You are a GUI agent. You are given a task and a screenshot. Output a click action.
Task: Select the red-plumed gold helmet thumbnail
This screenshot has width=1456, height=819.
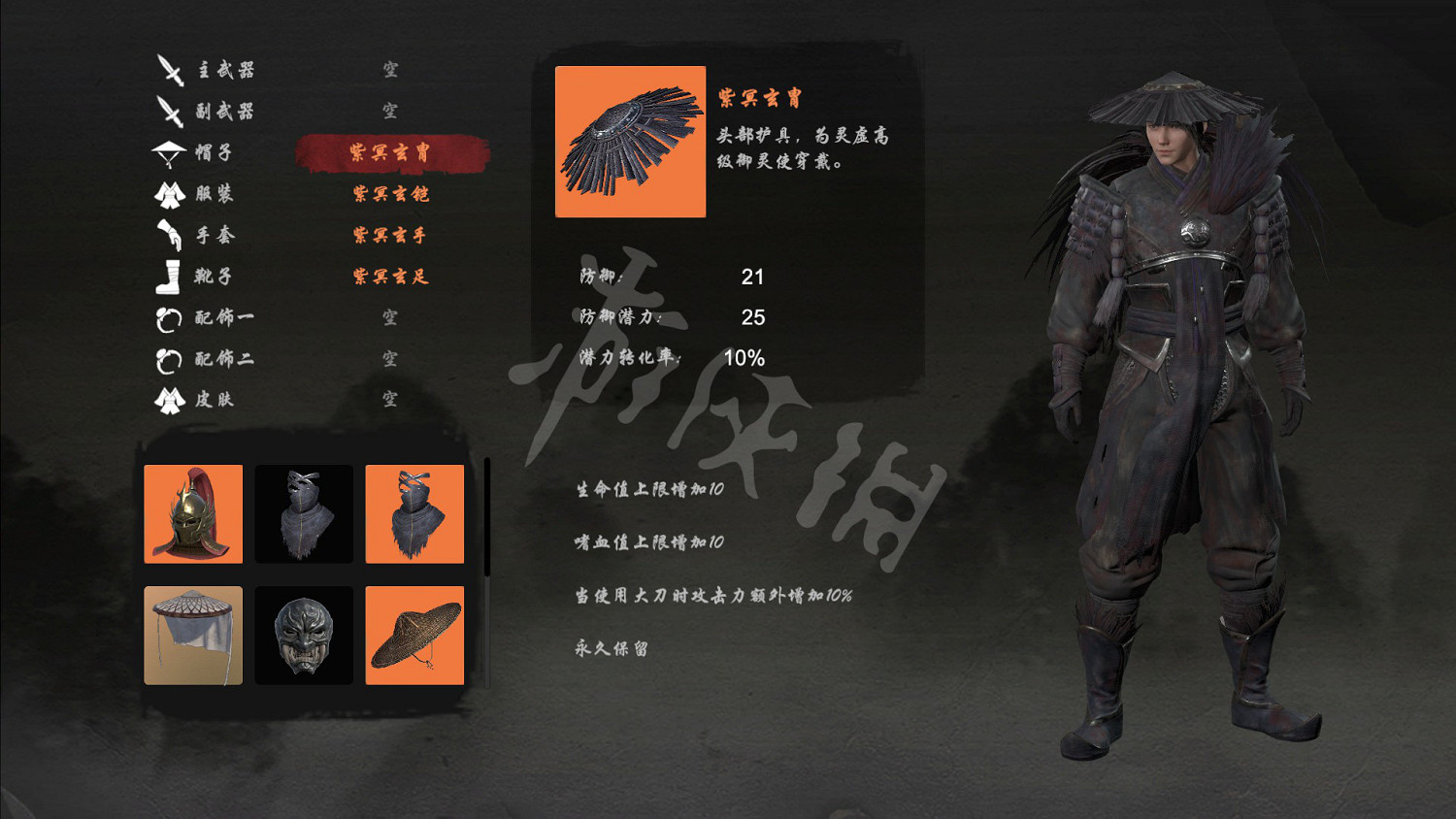click(x=192, y=514)
